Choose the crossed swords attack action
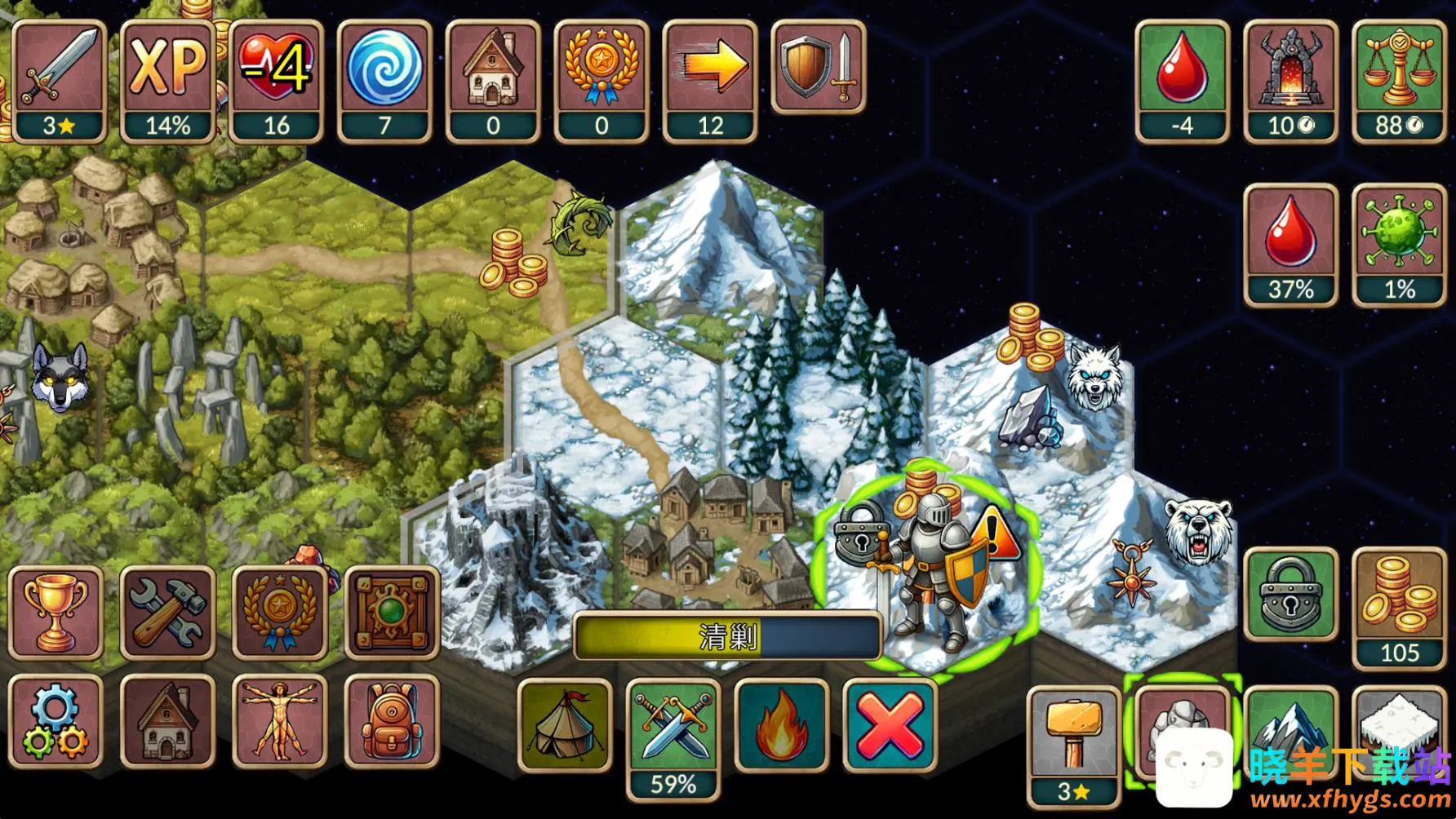1456x819 pixels. click(x=673, y=725)
